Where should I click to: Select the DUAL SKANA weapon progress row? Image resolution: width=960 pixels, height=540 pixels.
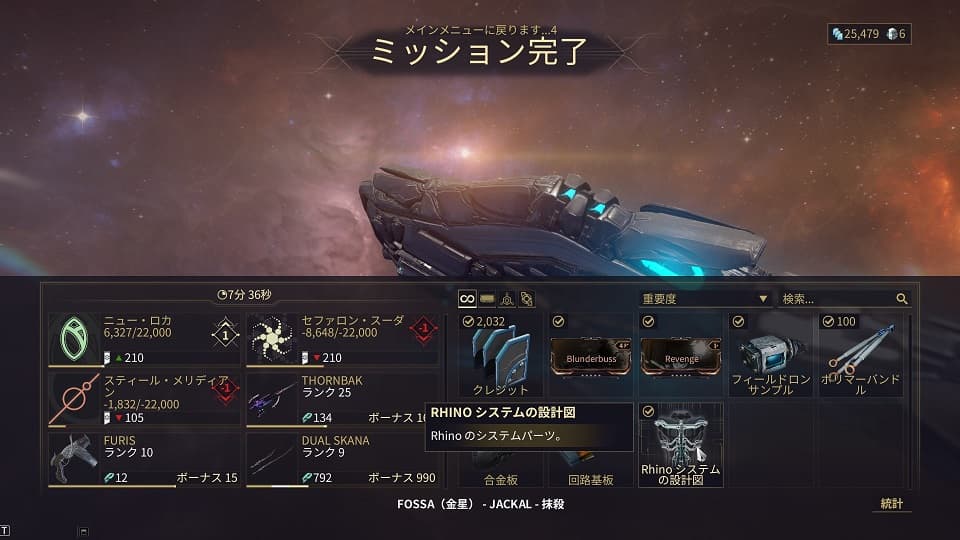click(x=341, y=459)
